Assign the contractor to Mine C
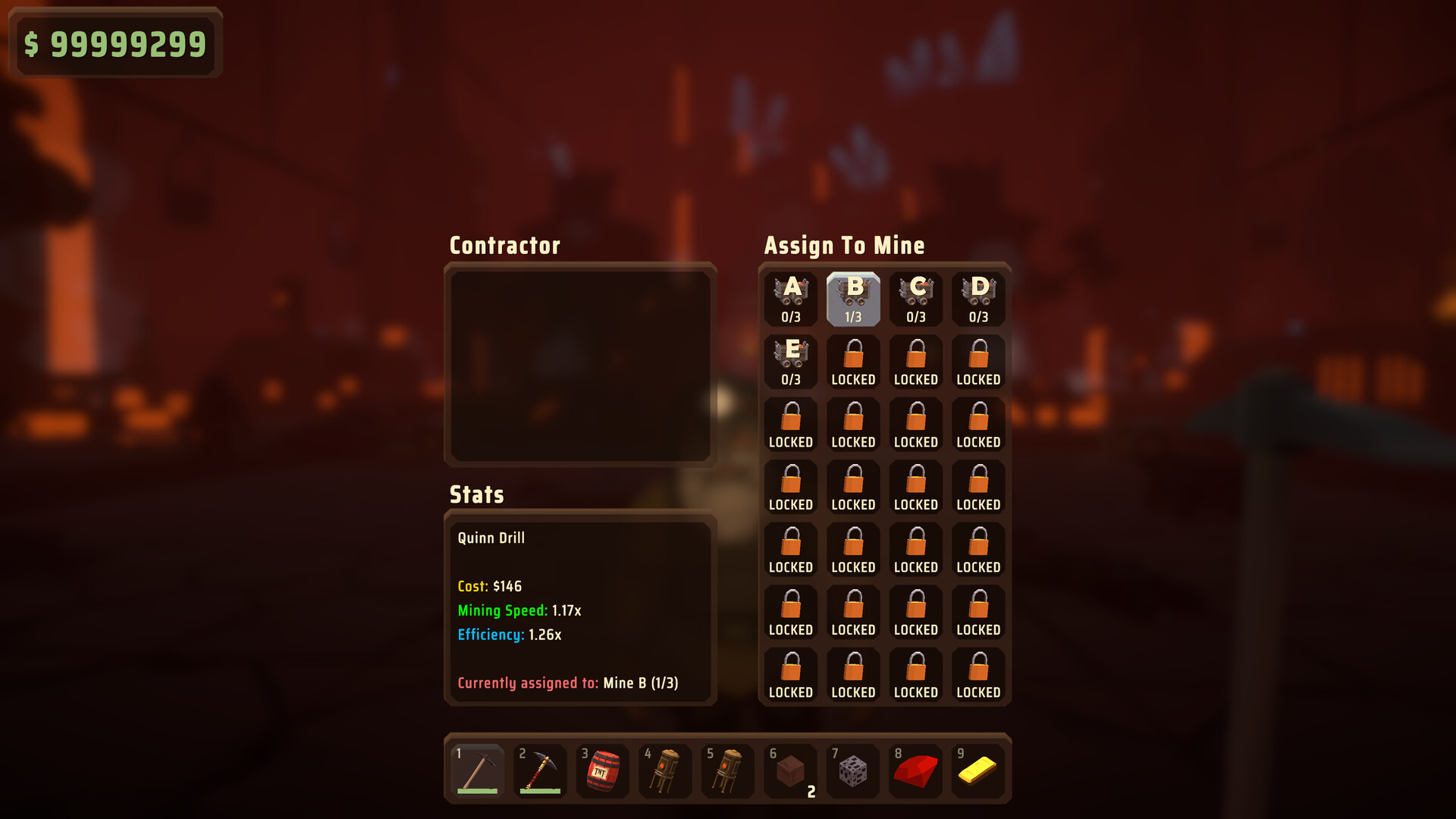The image size is (1456, 819). (x=915, y=291)
